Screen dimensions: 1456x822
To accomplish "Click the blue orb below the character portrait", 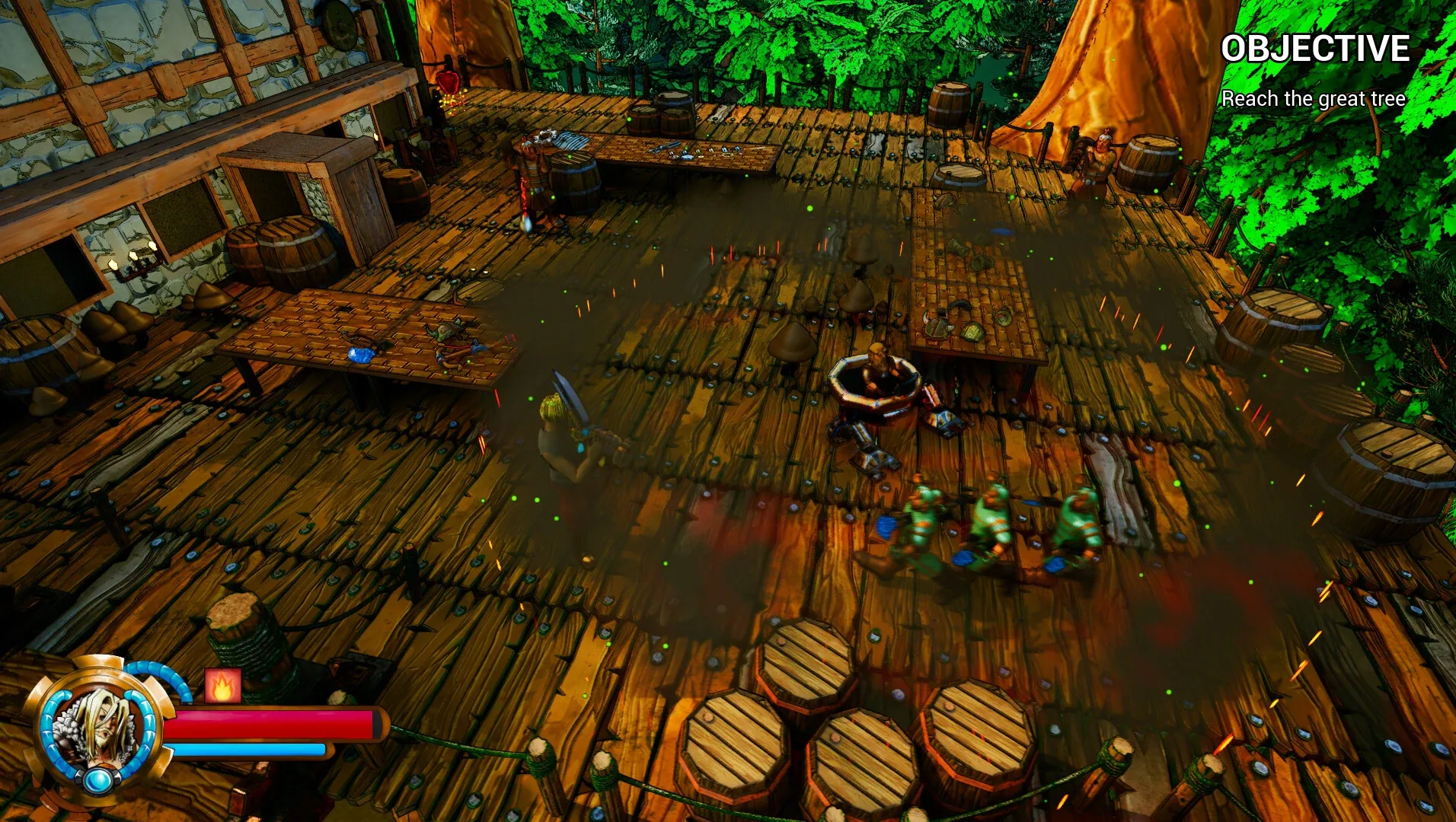I will 98,778.
